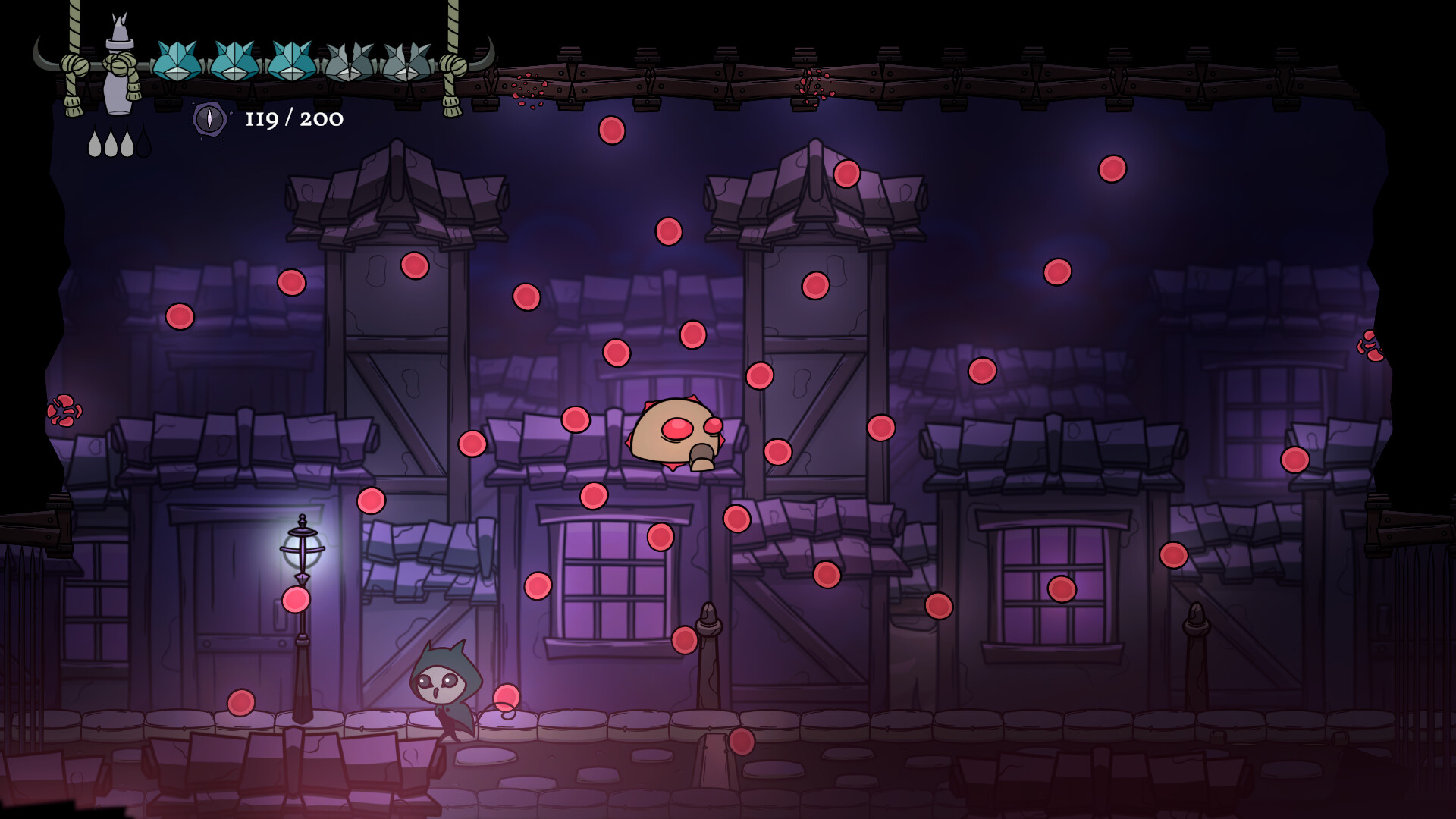
Task: Toggle the second teal health mask
Action: pyautogui.click(x=234, y=61)
